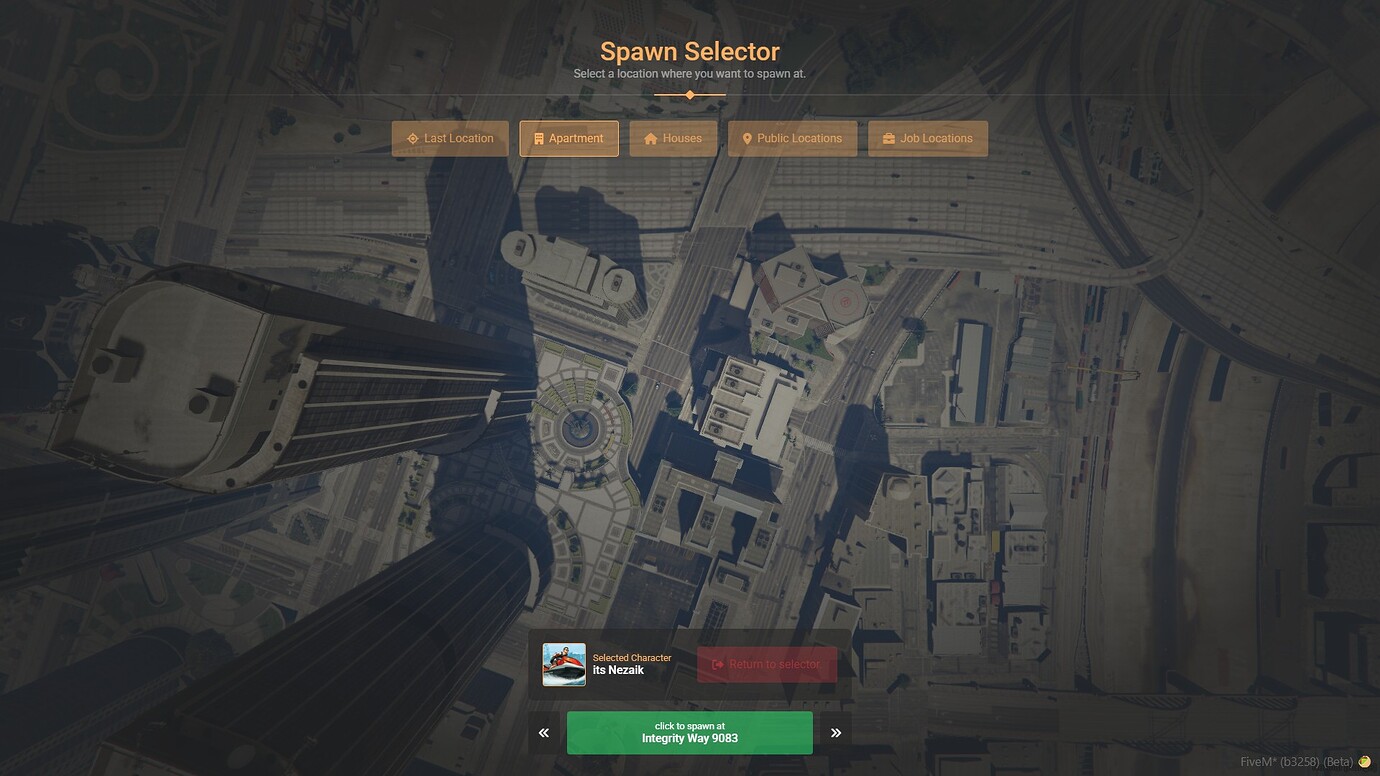Spawn at Integrity Way 9083
Image resolution: width=1380 pixels, height=776 pixels.
[x=689, y=732]
